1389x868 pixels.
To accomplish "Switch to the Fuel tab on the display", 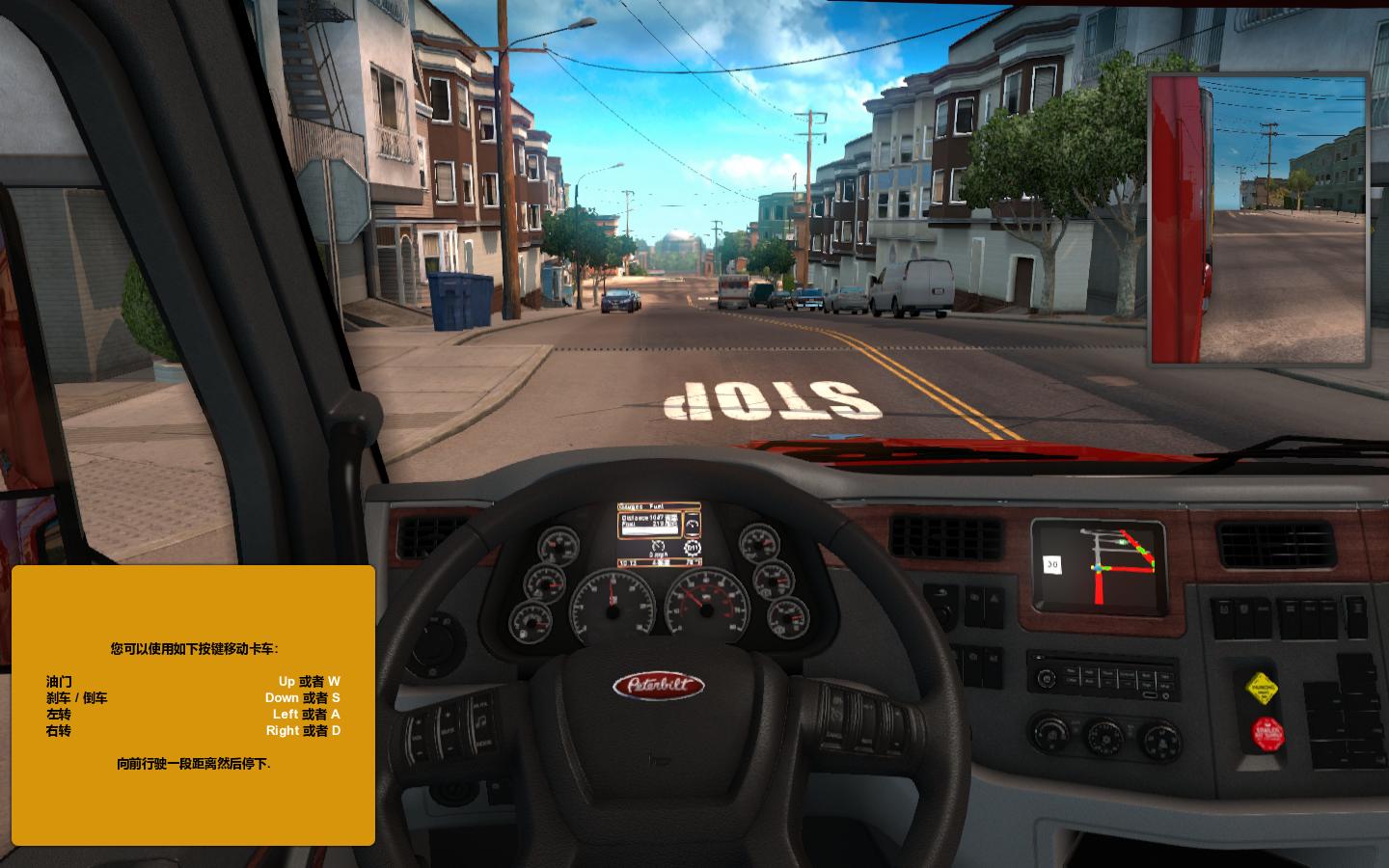I will (x=657, y=506).
